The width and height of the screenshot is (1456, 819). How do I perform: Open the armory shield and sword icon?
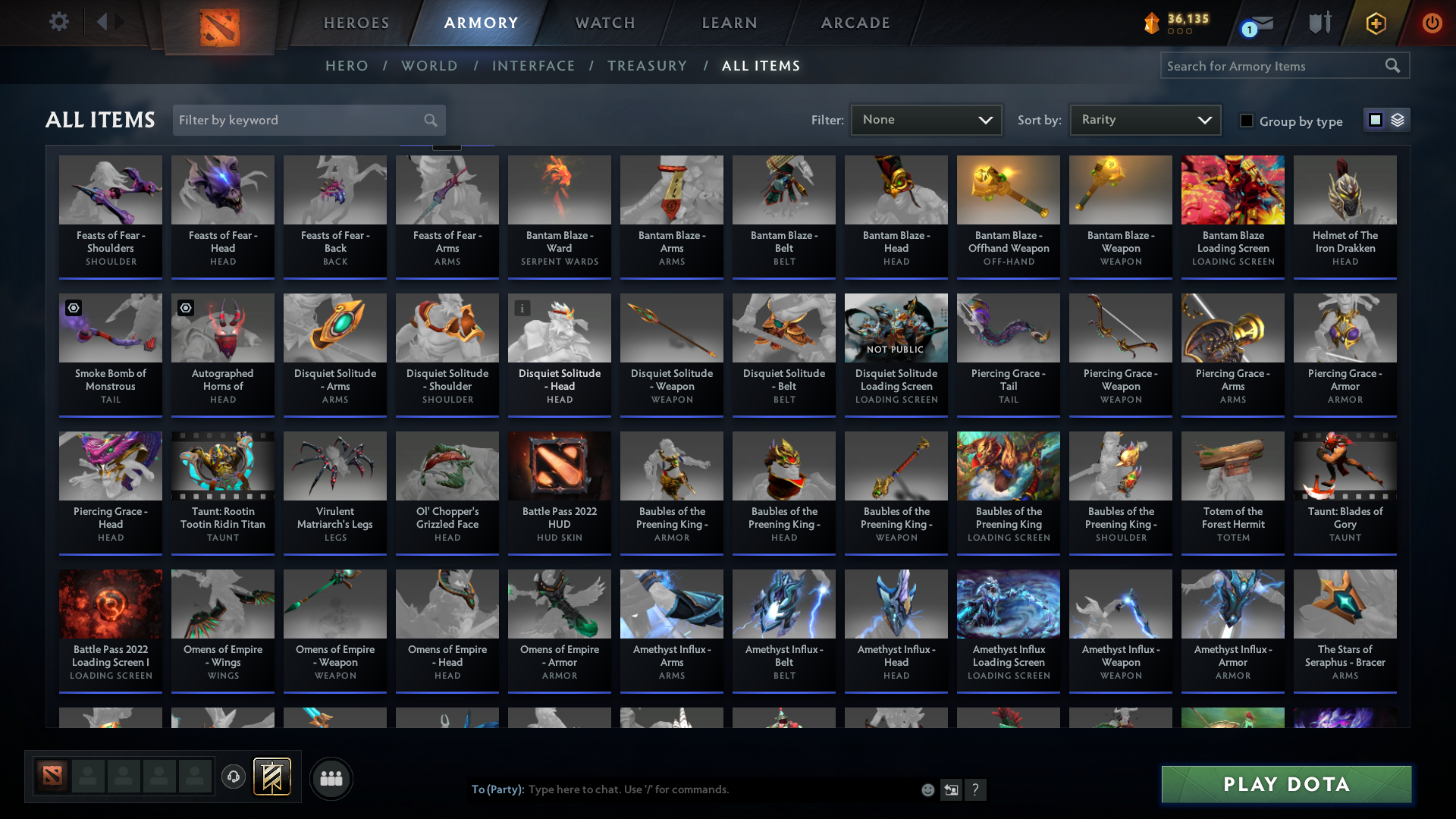pos(1319,23)
